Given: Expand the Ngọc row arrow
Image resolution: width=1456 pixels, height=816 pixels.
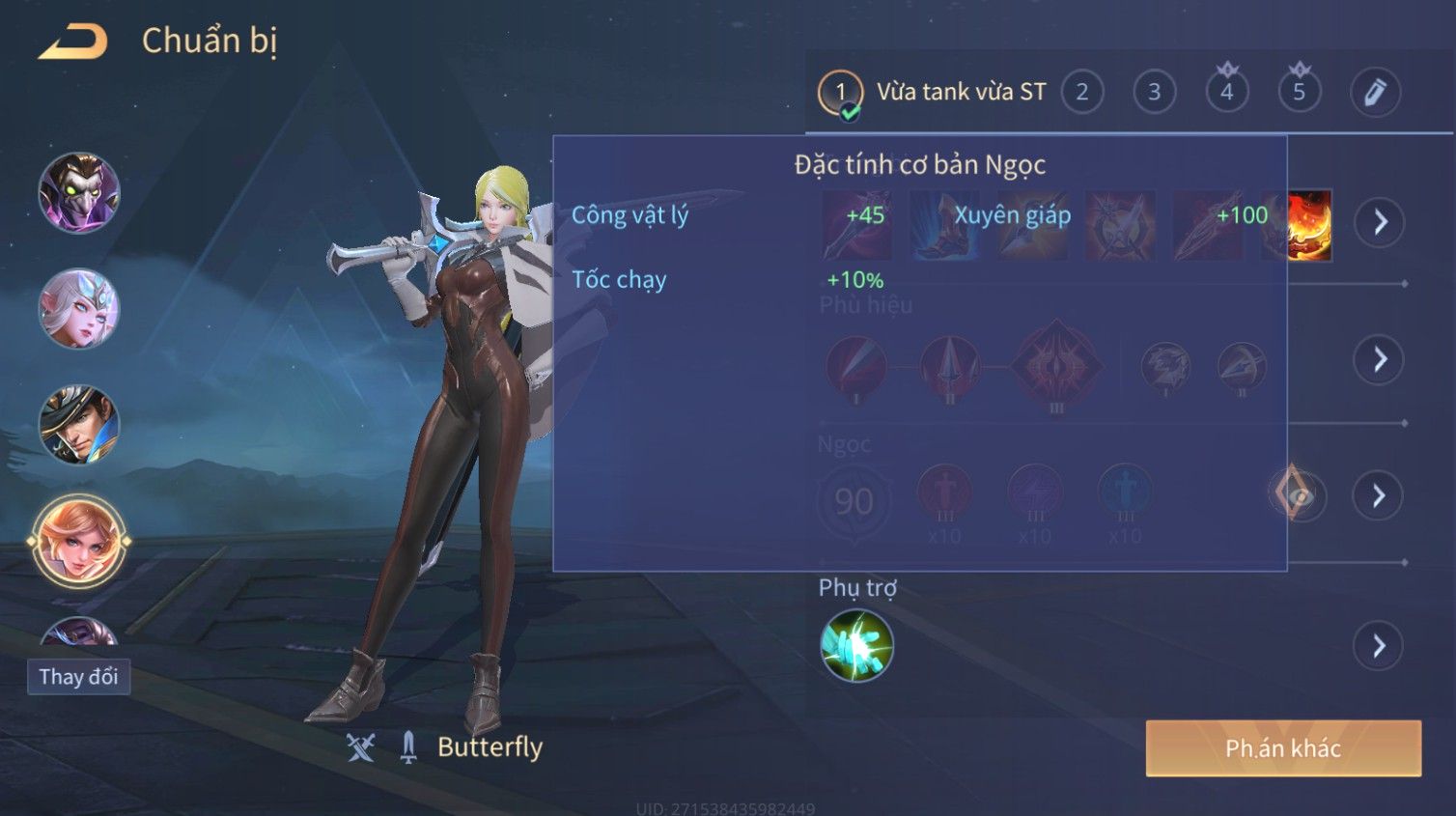Looking at the screenshot, I should (1379, 495).
